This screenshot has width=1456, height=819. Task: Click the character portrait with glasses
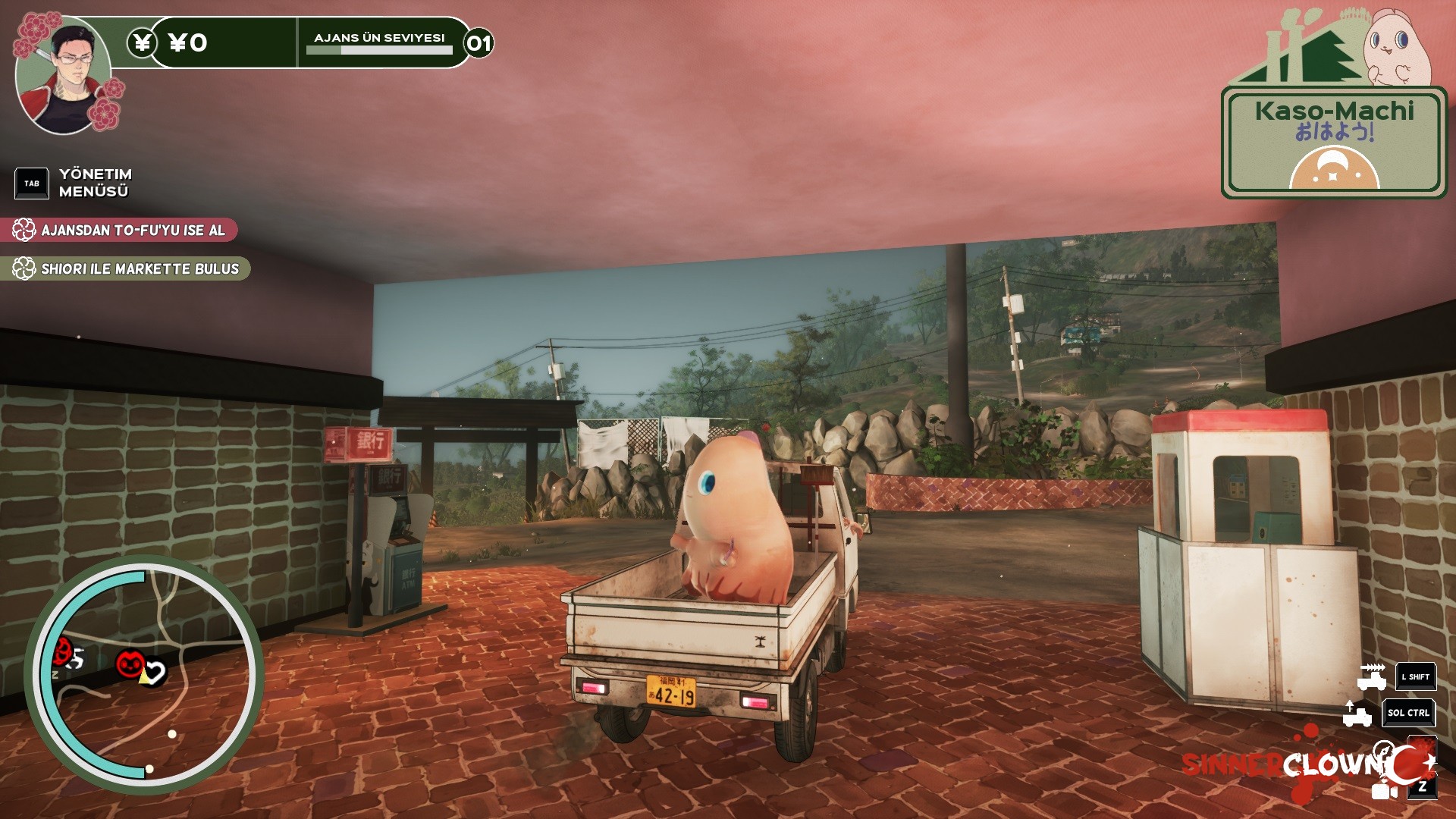[x=64, y=76]
